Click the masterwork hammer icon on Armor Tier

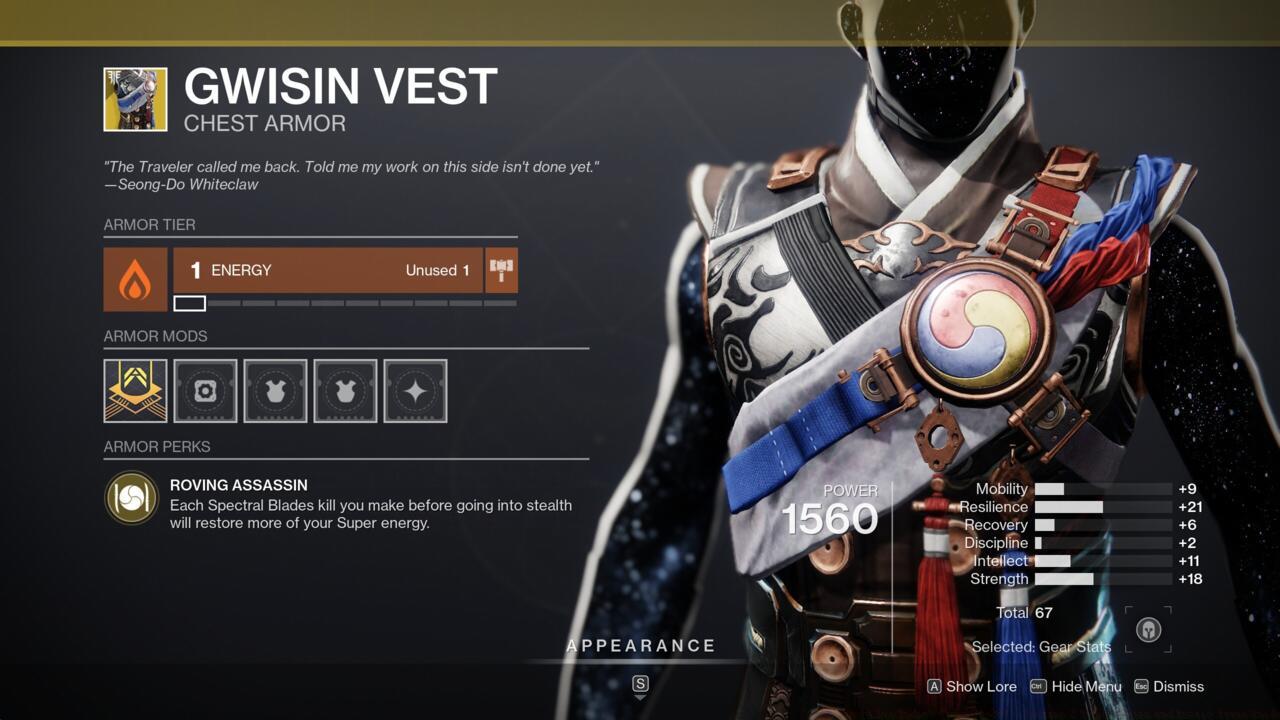click(x=500, y=268)
